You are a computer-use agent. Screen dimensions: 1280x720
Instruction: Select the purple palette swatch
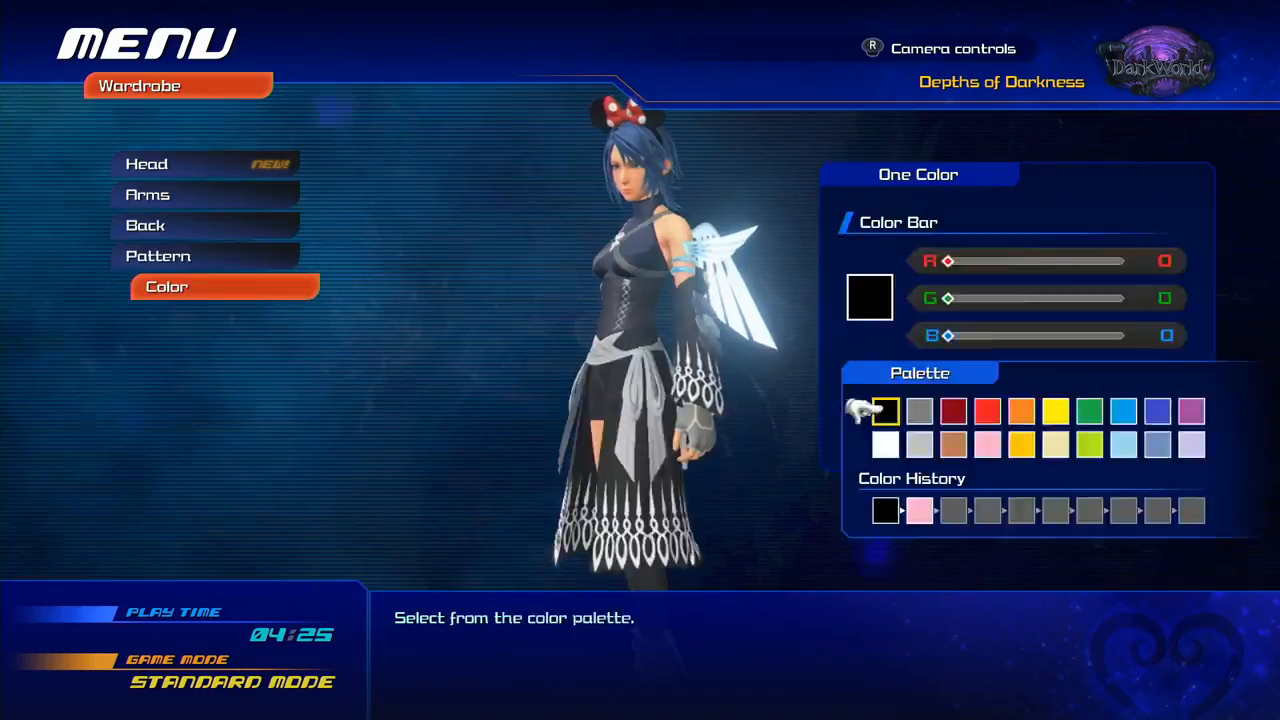point(1192,411)
